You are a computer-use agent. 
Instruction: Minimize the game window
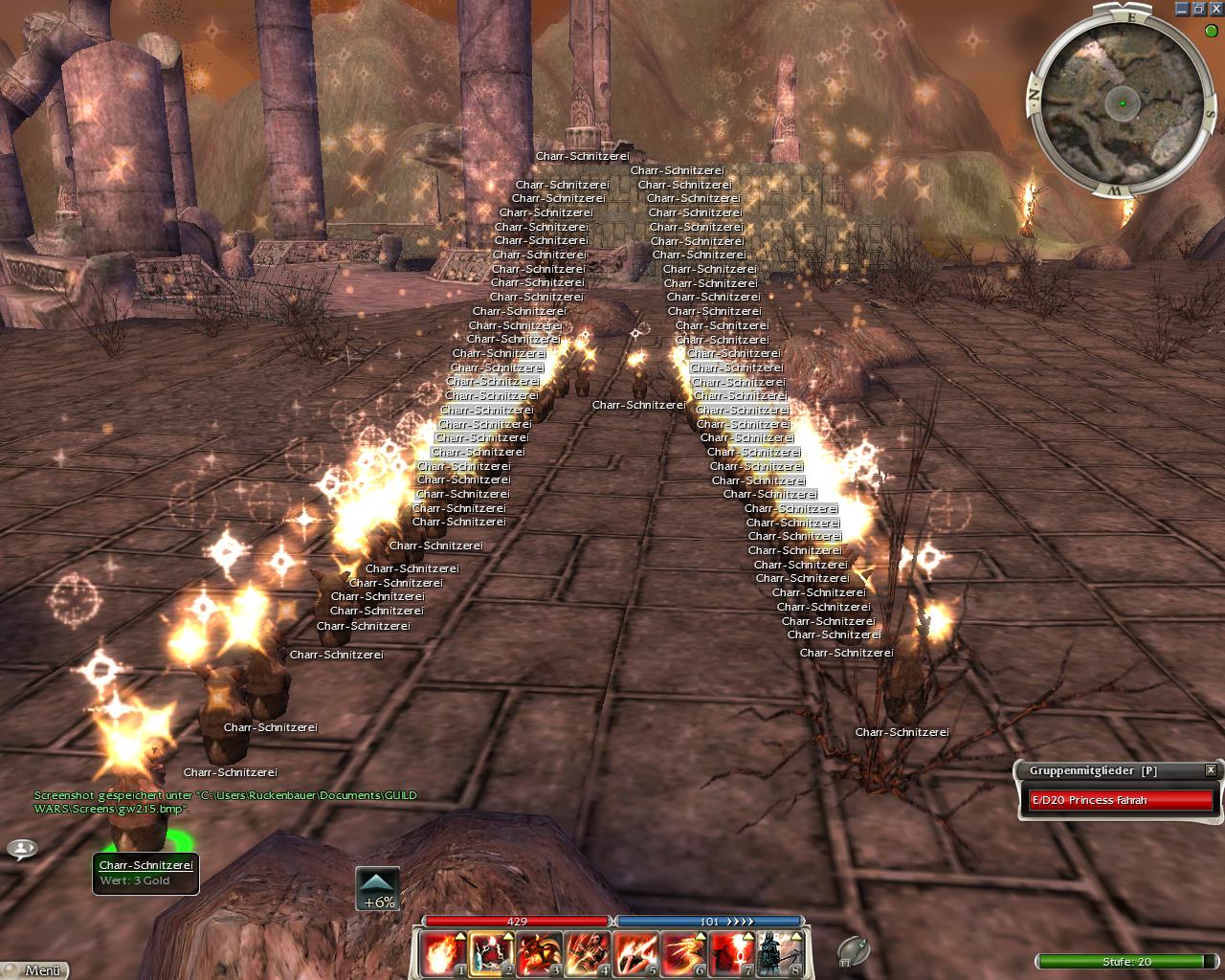coord(1183,9)
